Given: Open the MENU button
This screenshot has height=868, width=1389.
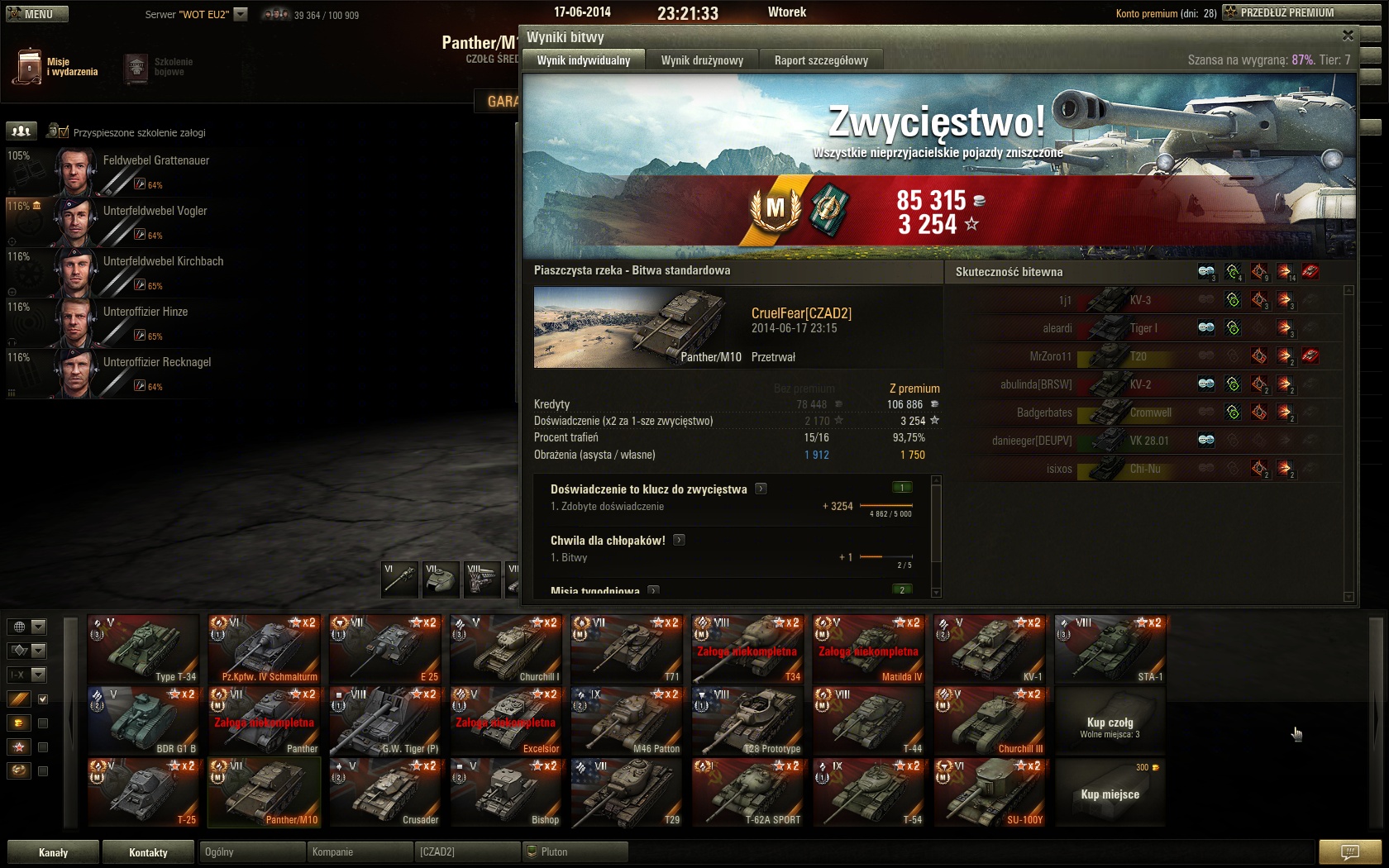Looking at the screenshot, I should click(x=37, y=14).
